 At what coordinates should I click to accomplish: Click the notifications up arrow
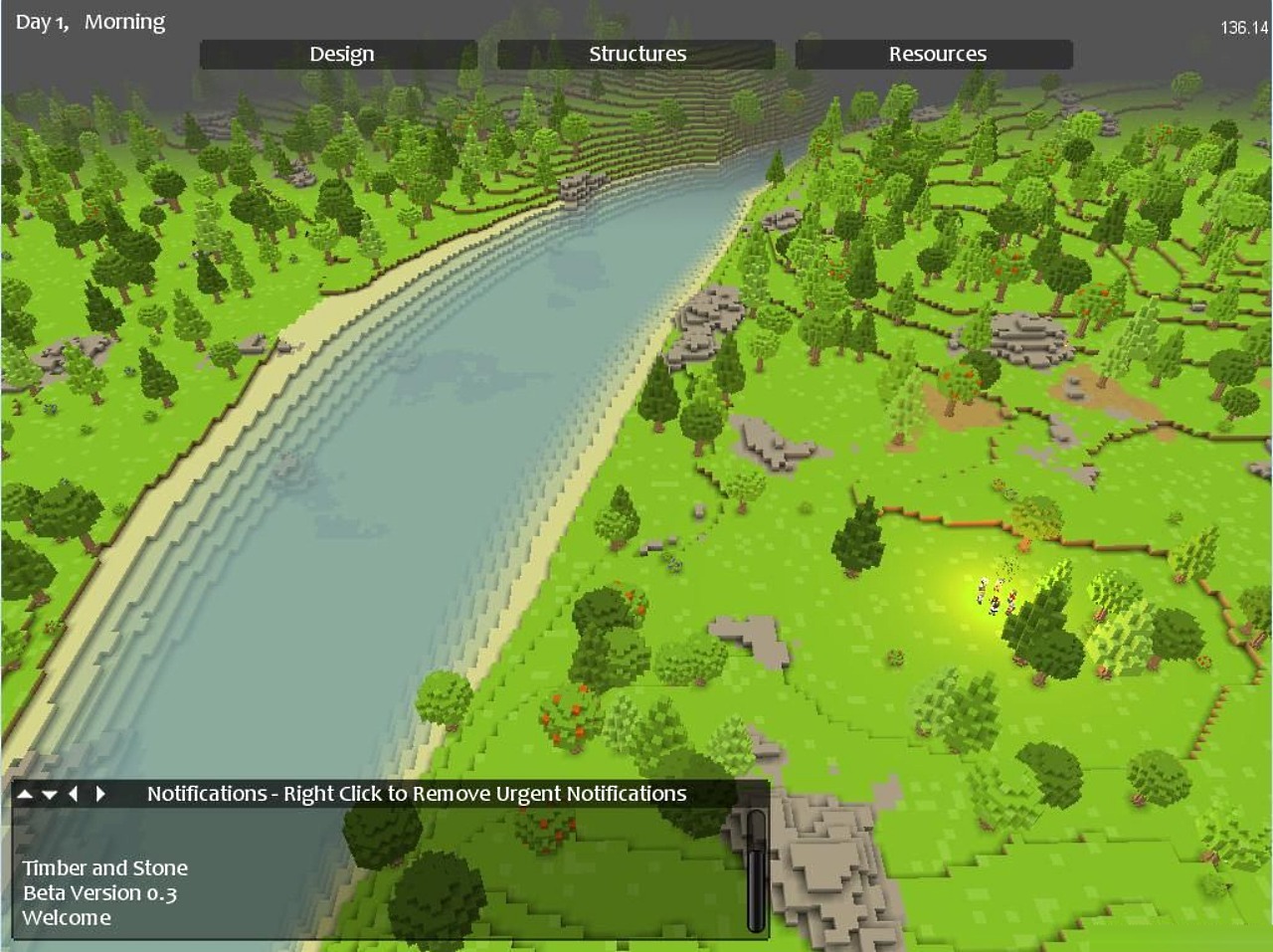point(25,794)
